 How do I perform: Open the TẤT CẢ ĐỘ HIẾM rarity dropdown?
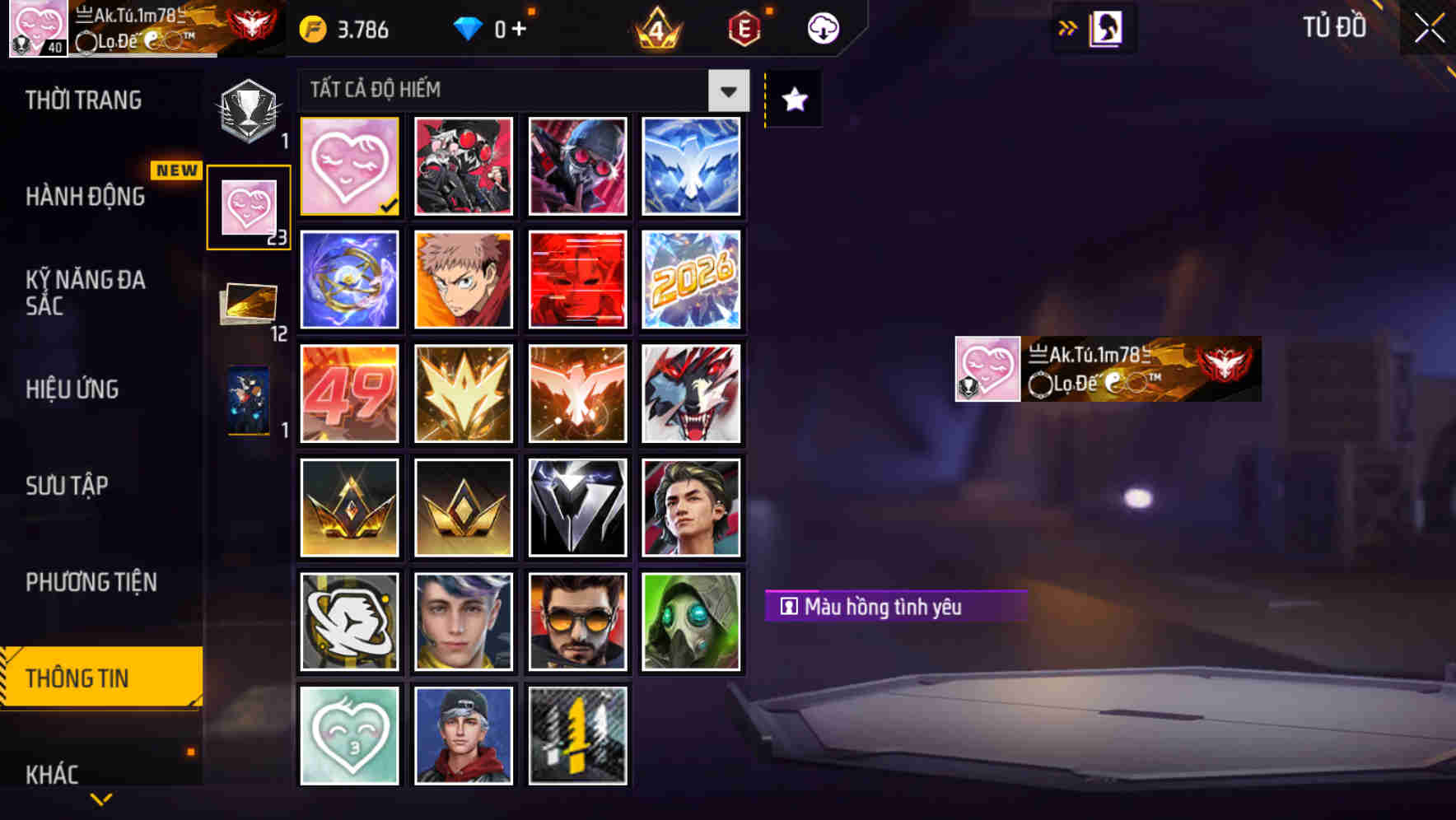pos(727,91)
